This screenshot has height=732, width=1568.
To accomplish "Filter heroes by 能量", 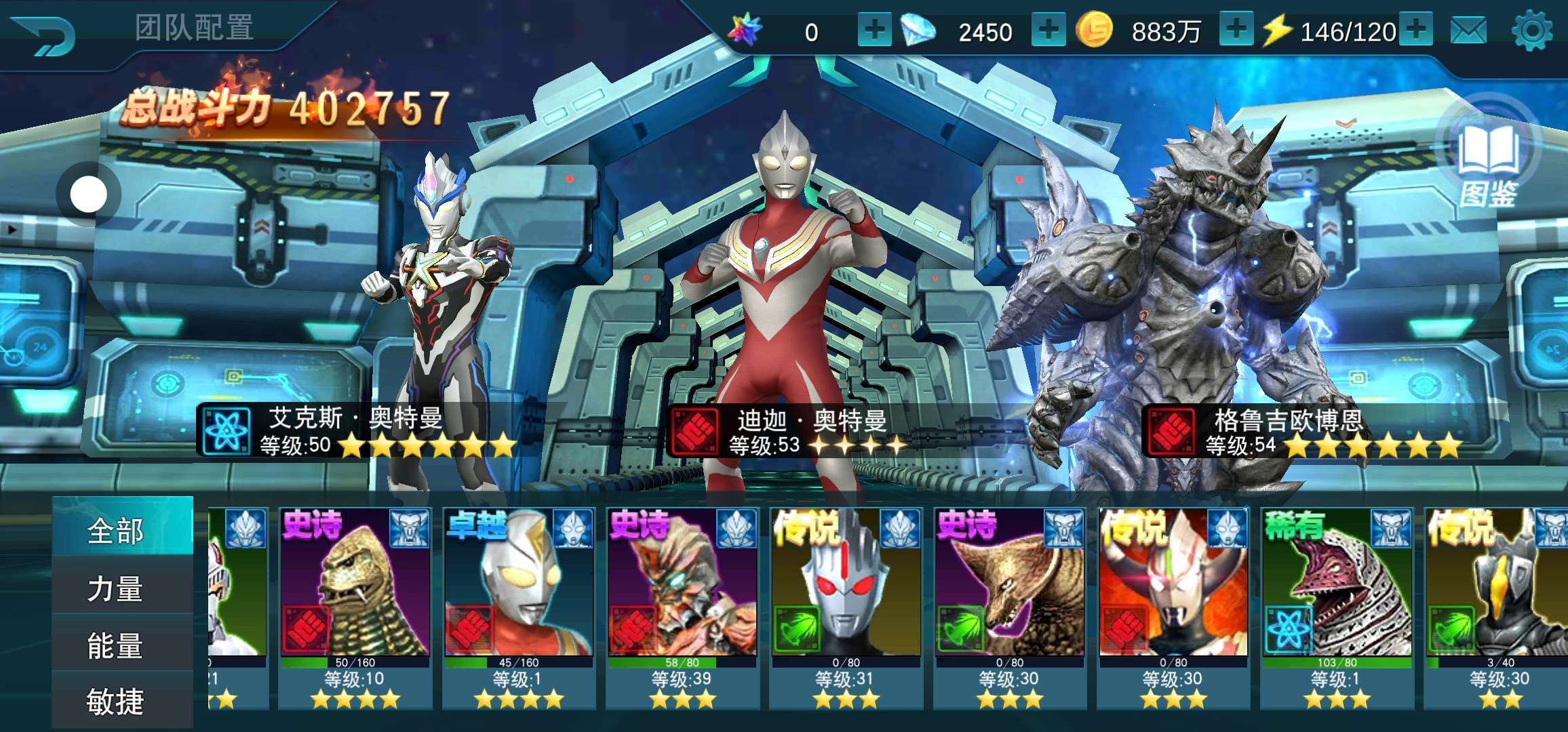I will pyautogui.click(x=115, y=645).
